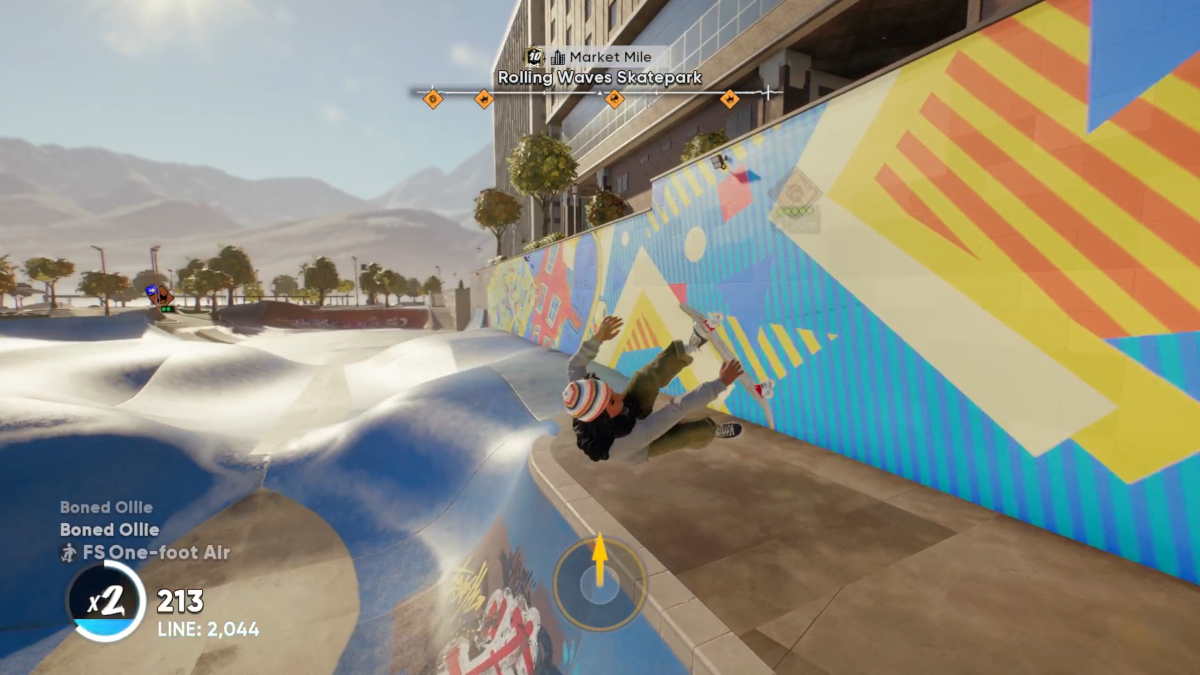This screenshot has height=675, width=1200.
Task: Click the yellow arrow direction indicator
Action: tap(600, 560)
